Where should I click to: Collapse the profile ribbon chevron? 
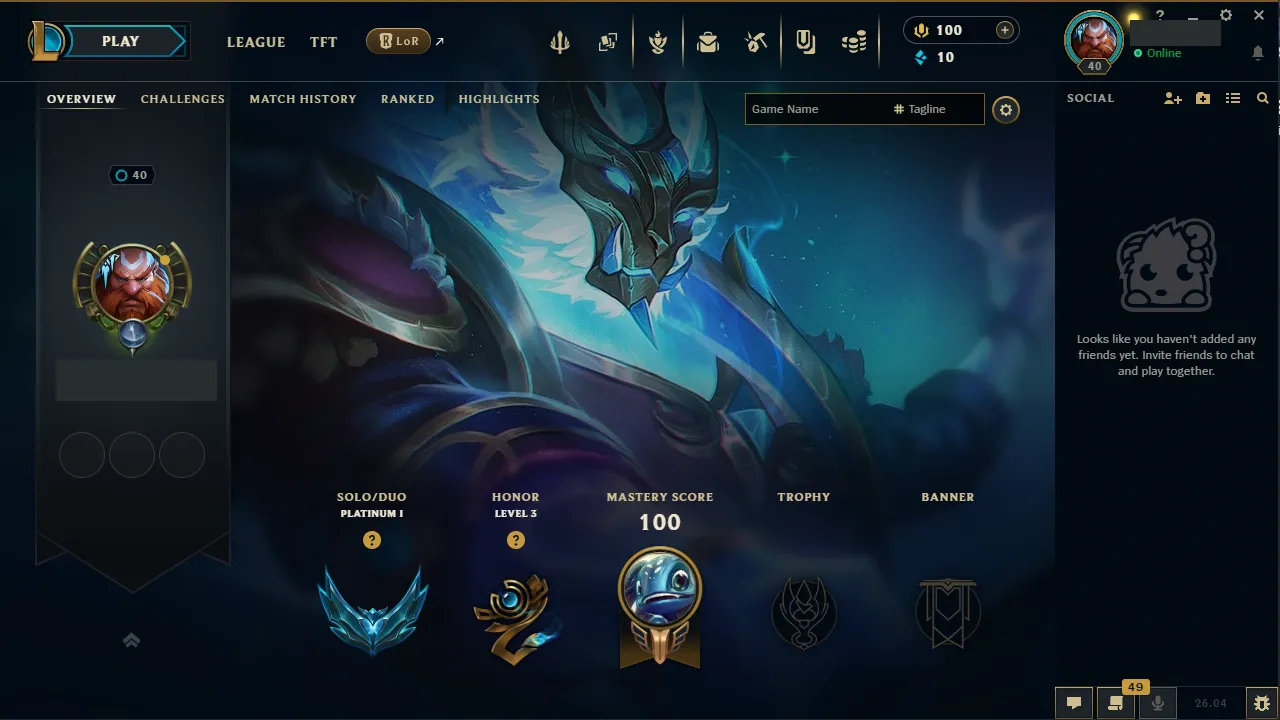[131, 640]
